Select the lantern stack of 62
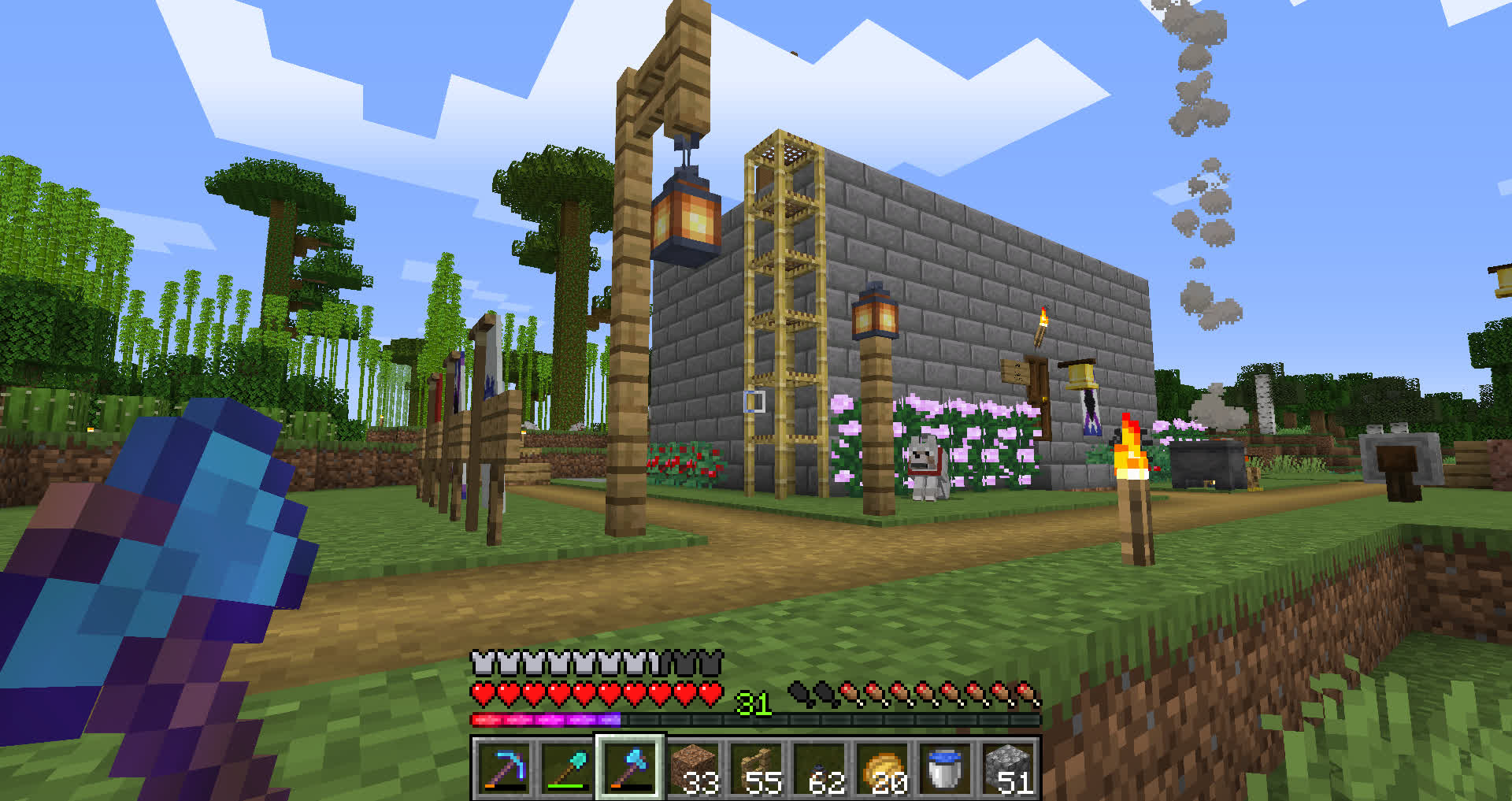Screen dimensions: 1512x801 click(x=819, y=768)
